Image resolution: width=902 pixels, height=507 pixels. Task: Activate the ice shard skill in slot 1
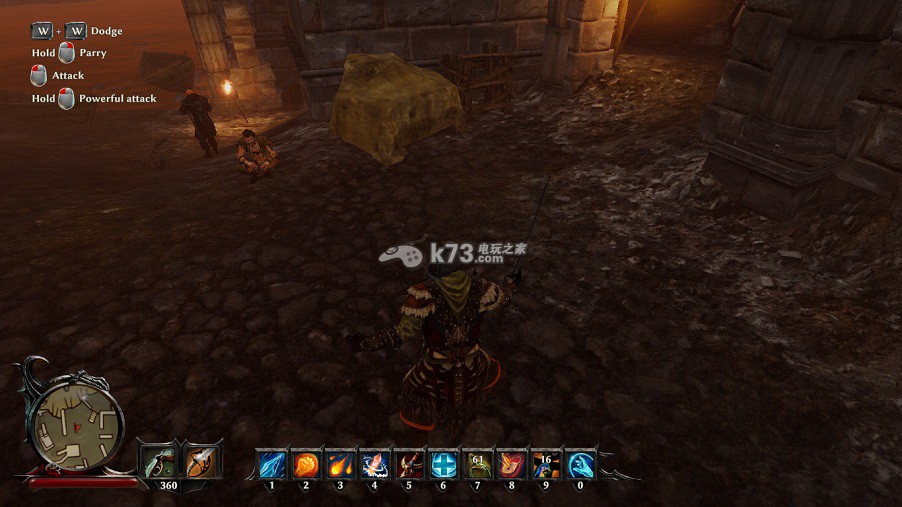tap(271, 464)
